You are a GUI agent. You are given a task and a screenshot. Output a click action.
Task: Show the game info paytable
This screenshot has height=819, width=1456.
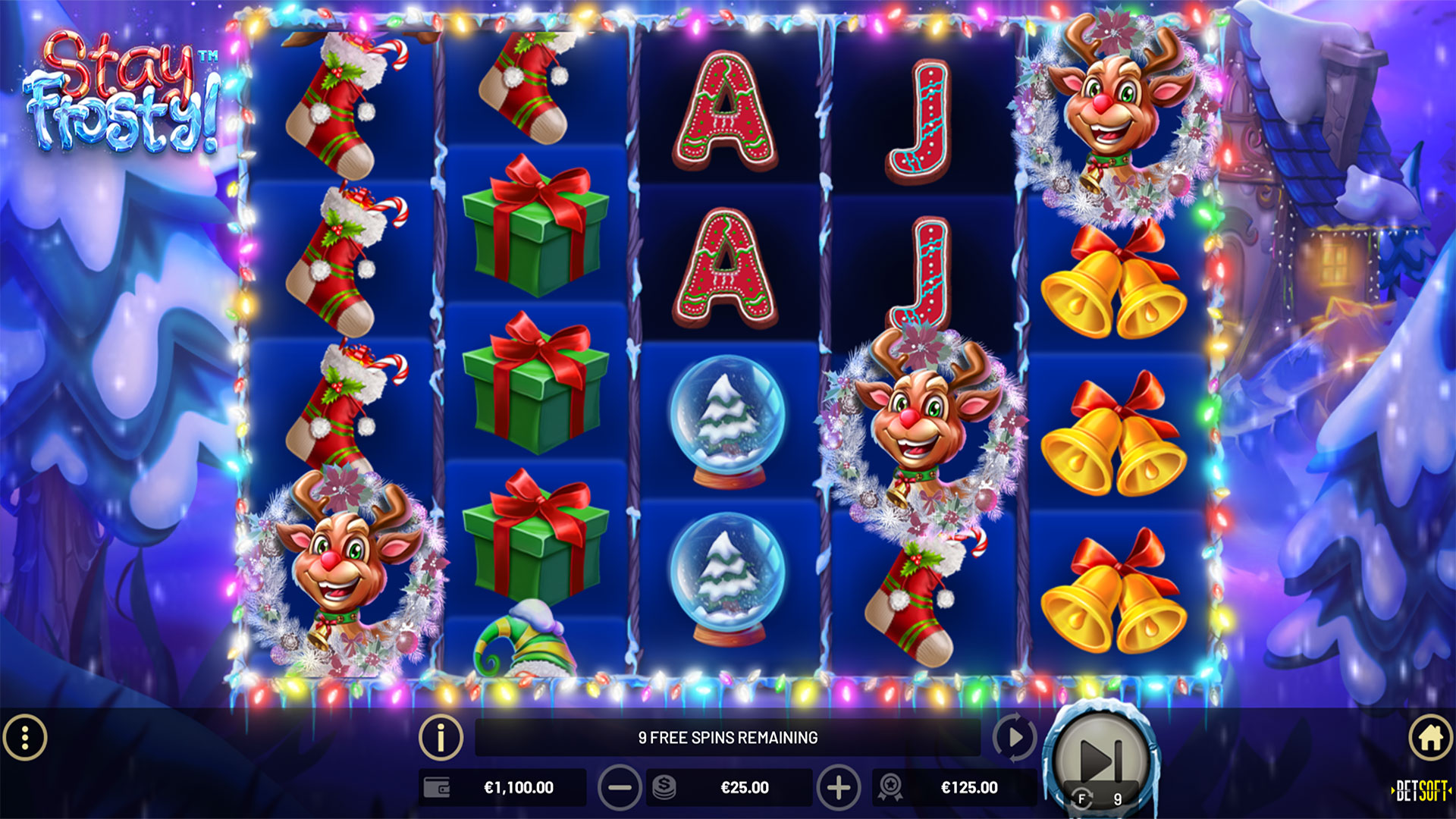[441, 737]
